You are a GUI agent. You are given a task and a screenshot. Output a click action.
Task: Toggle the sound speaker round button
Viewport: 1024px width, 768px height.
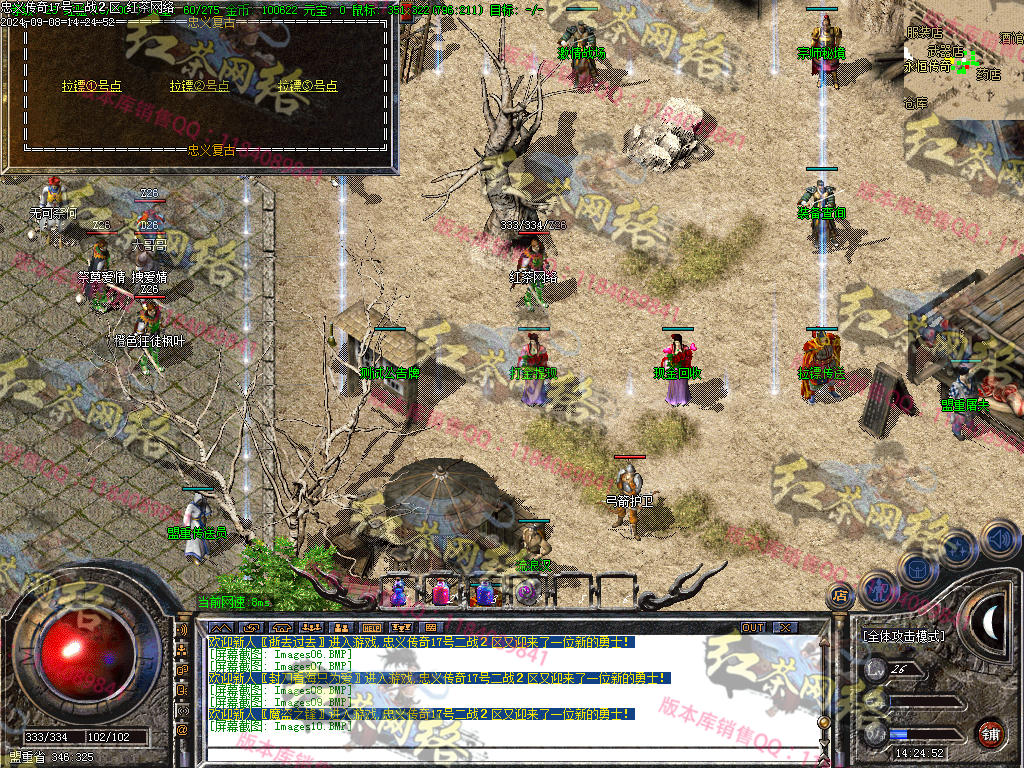pyautogui.click(x=998, y=541)
